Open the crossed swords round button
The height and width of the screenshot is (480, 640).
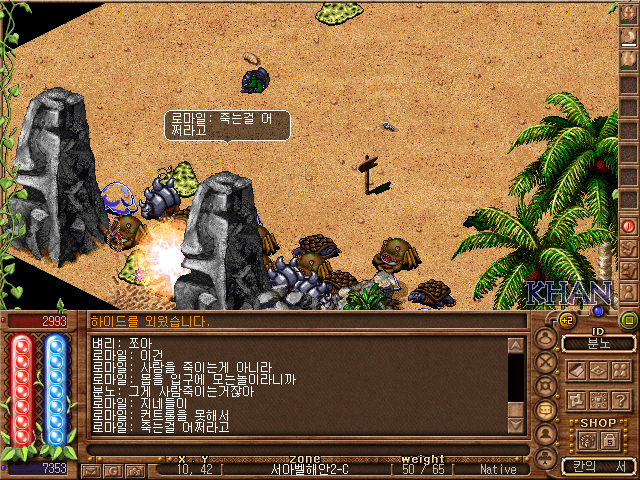[x=546, y=361]
